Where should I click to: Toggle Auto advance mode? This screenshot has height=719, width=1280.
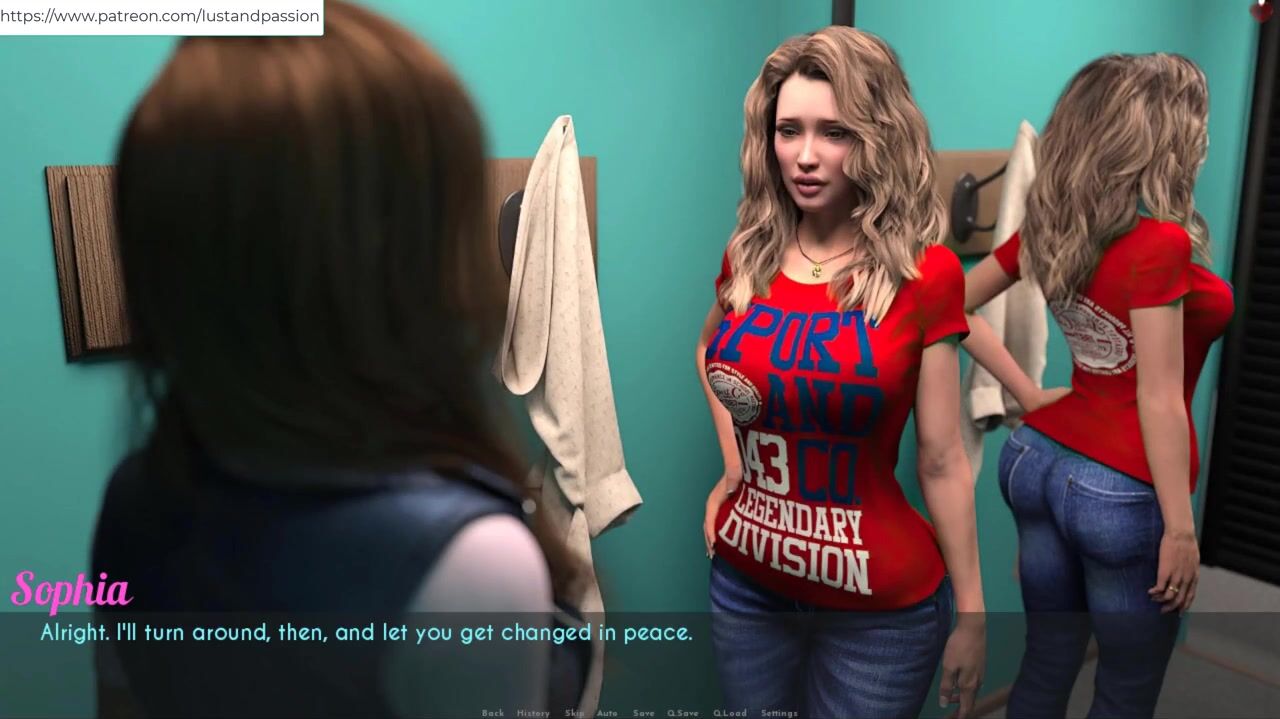coord(607,713)
